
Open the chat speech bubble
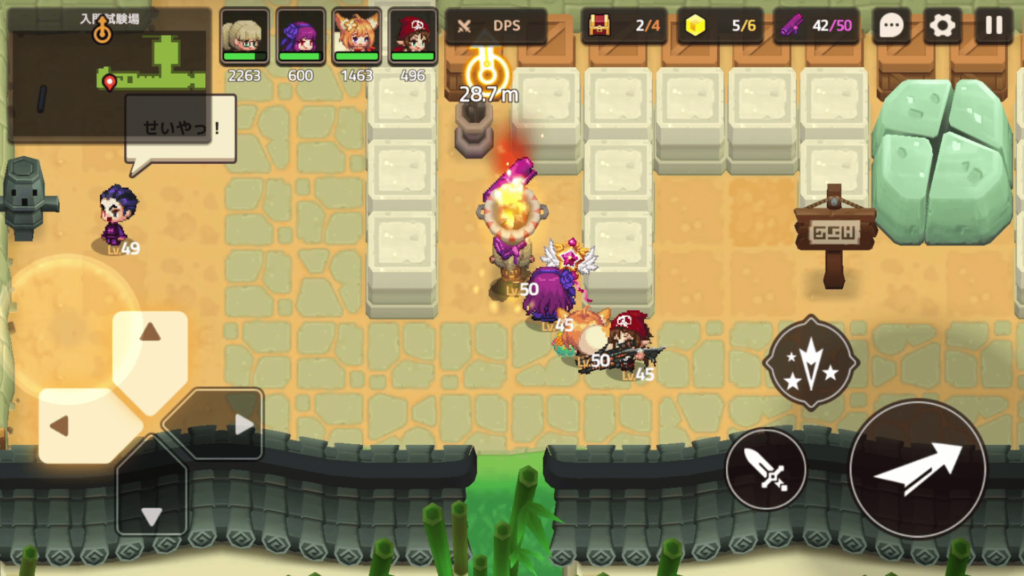(x=890, y=26)
